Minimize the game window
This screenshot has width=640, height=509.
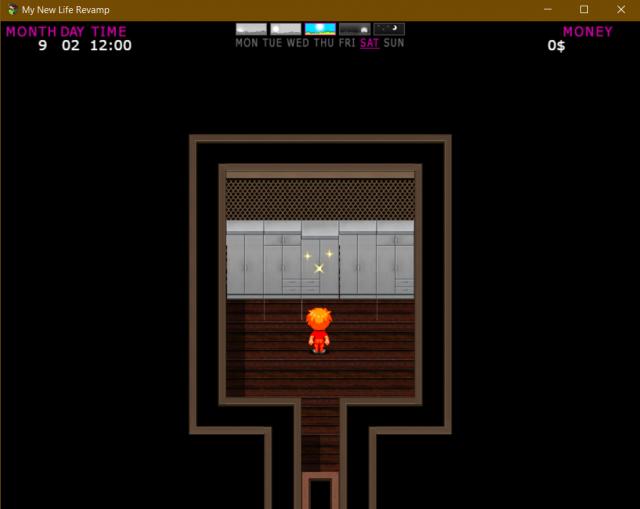pos(549,9)
